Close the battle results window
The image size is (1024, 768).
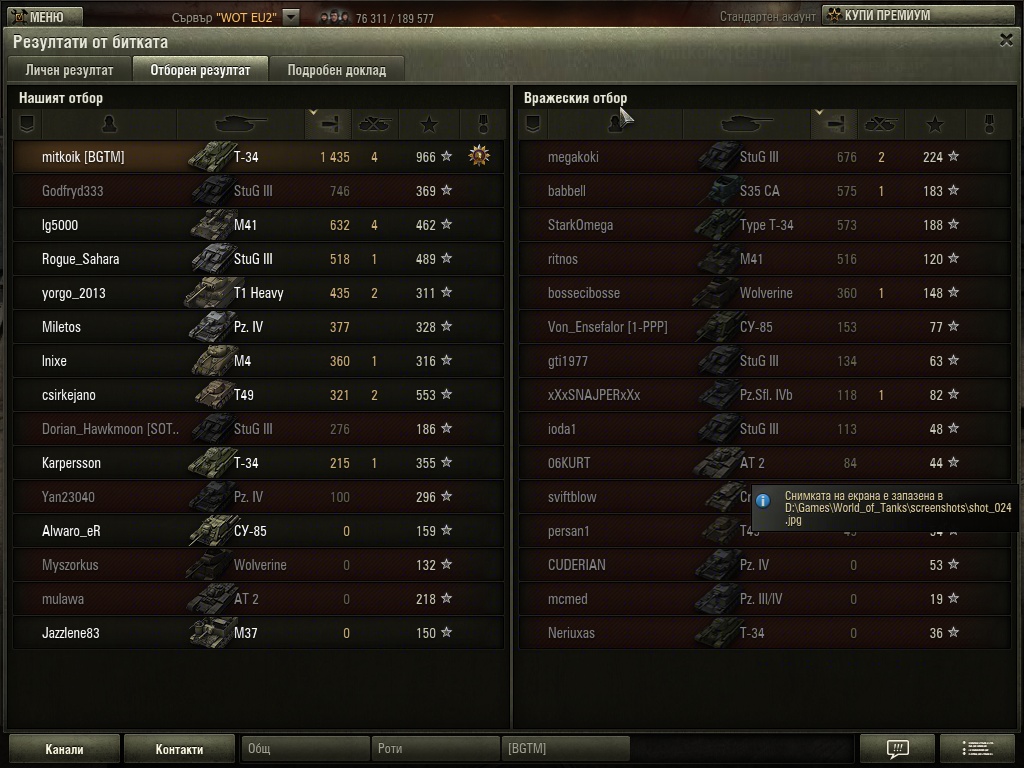click(x=1006, y=40)
